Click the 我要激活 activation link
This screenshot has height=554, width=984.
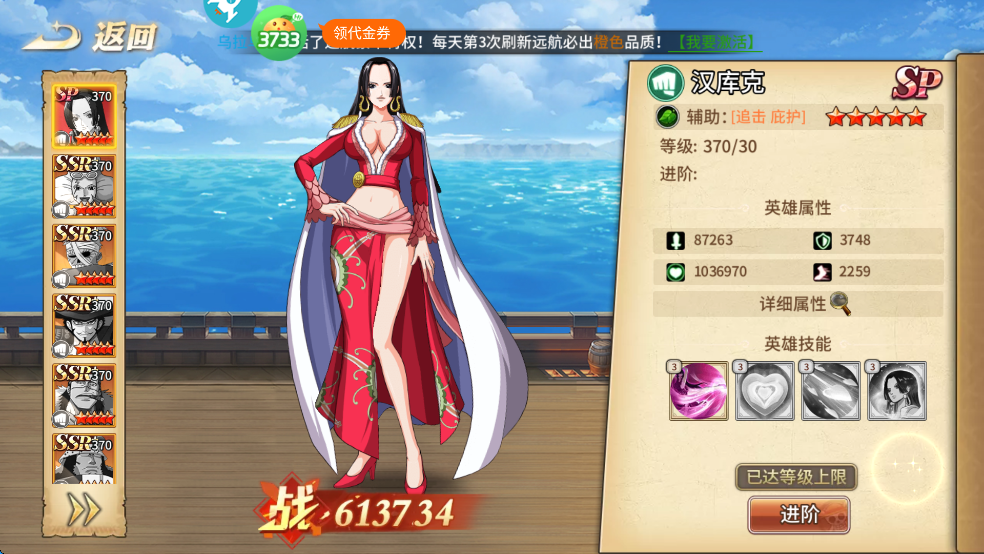pos(718,43)
